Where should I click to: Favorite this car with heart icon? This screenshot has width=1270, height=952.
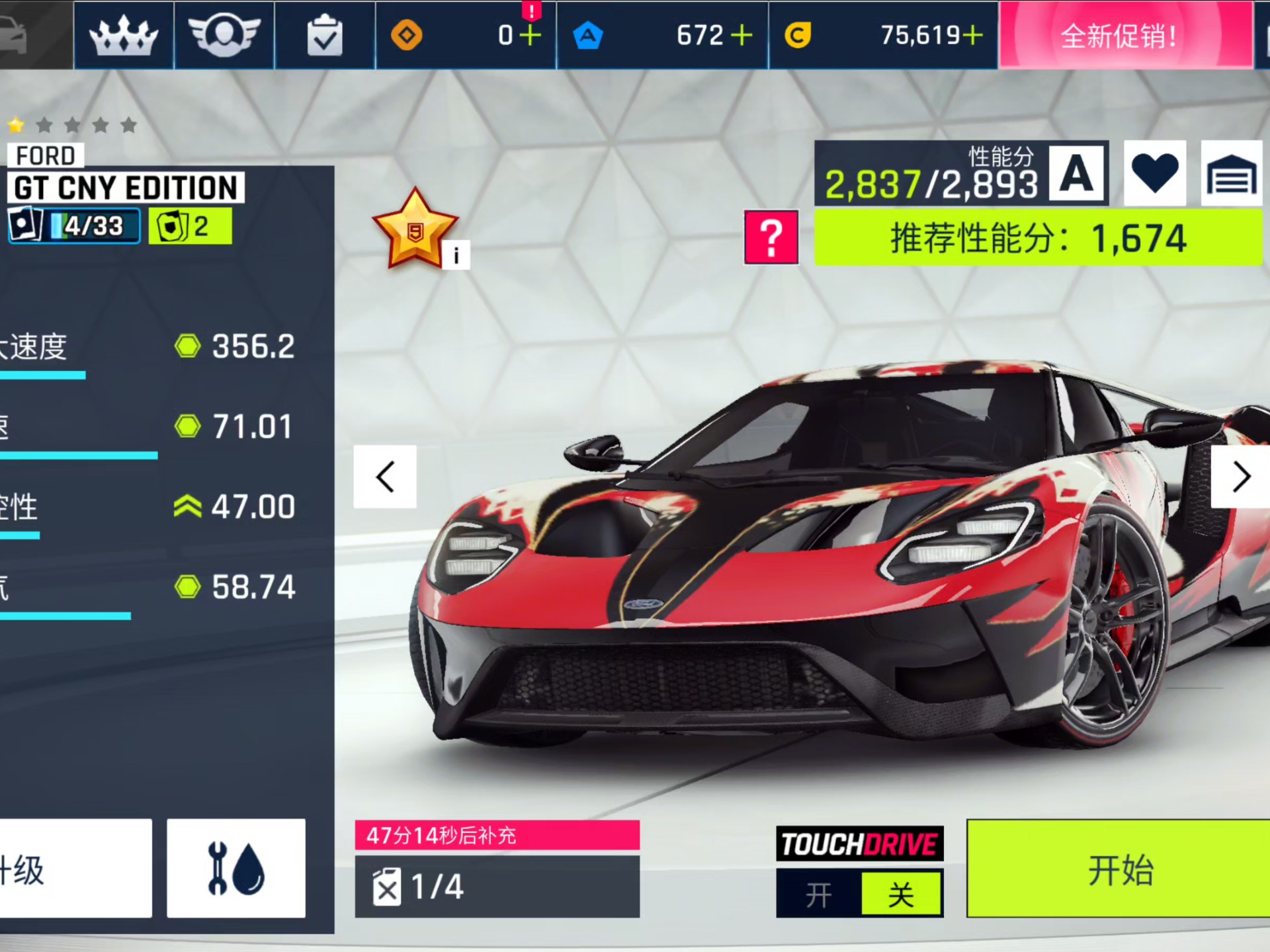1154,173
